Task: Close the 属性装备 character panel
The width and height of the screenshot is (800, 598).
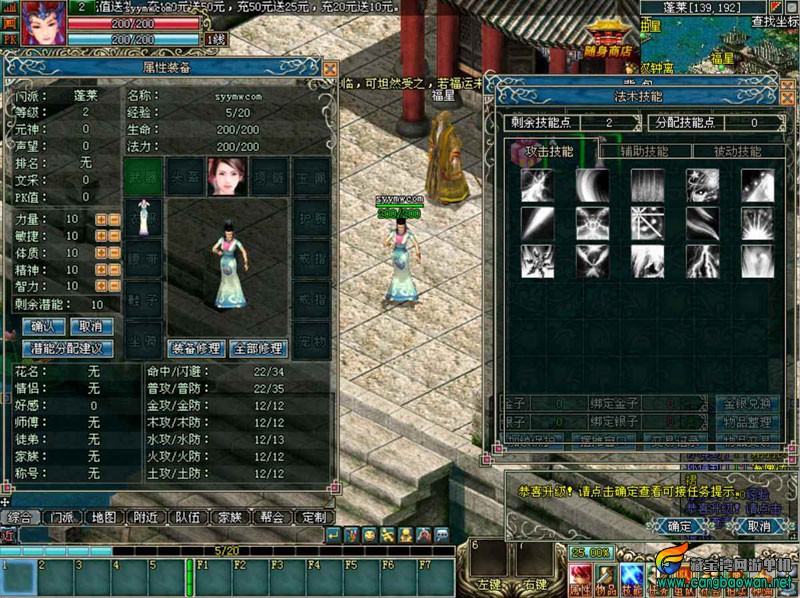Action: (329, 68)
